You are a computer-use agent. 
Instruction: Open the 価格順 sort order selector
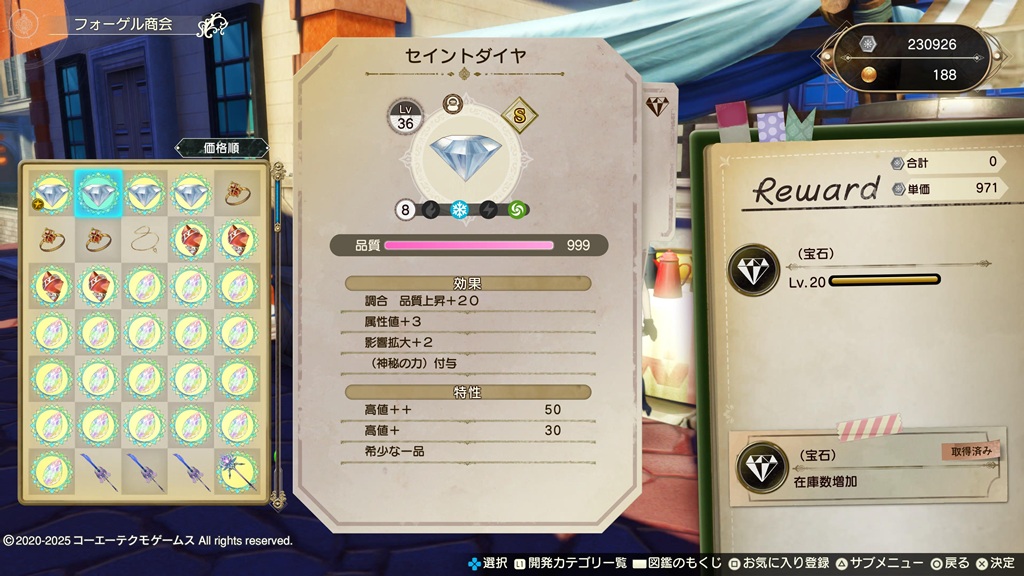pyautogui.click(x=221, y=148)
